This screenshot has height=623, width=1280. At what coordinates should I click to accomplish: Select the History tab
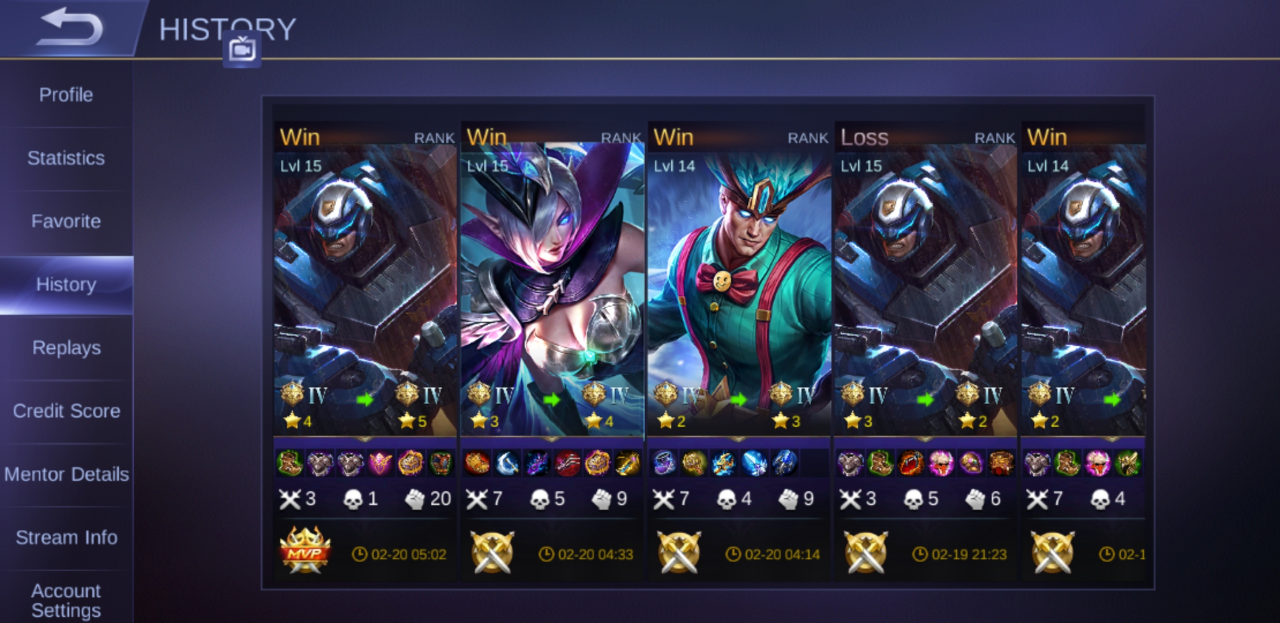click(66, 285)
